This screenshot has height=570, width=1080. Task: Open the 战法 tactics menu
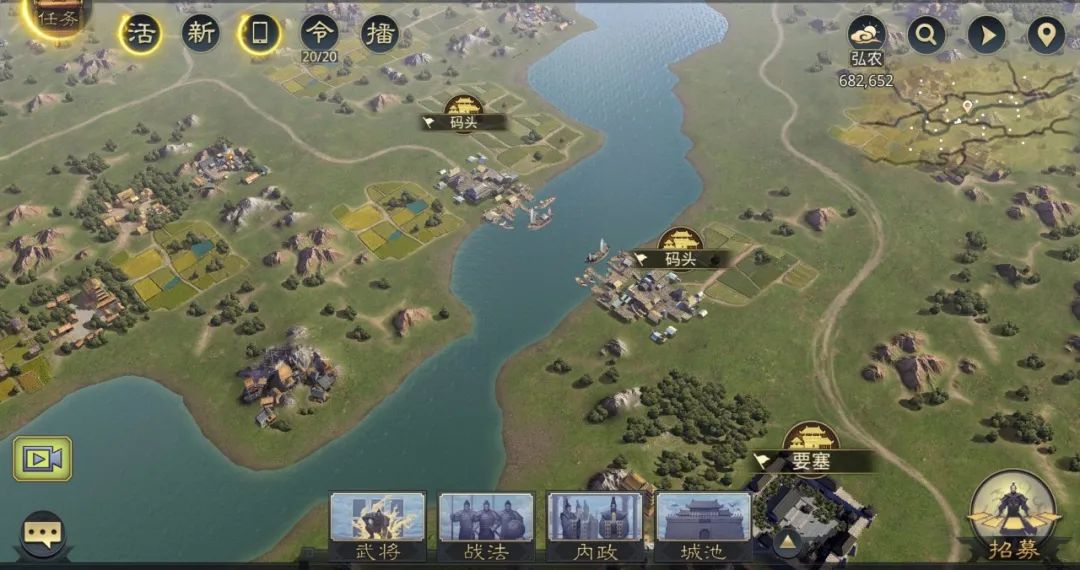pyautogui.click(x=486, y=526)
